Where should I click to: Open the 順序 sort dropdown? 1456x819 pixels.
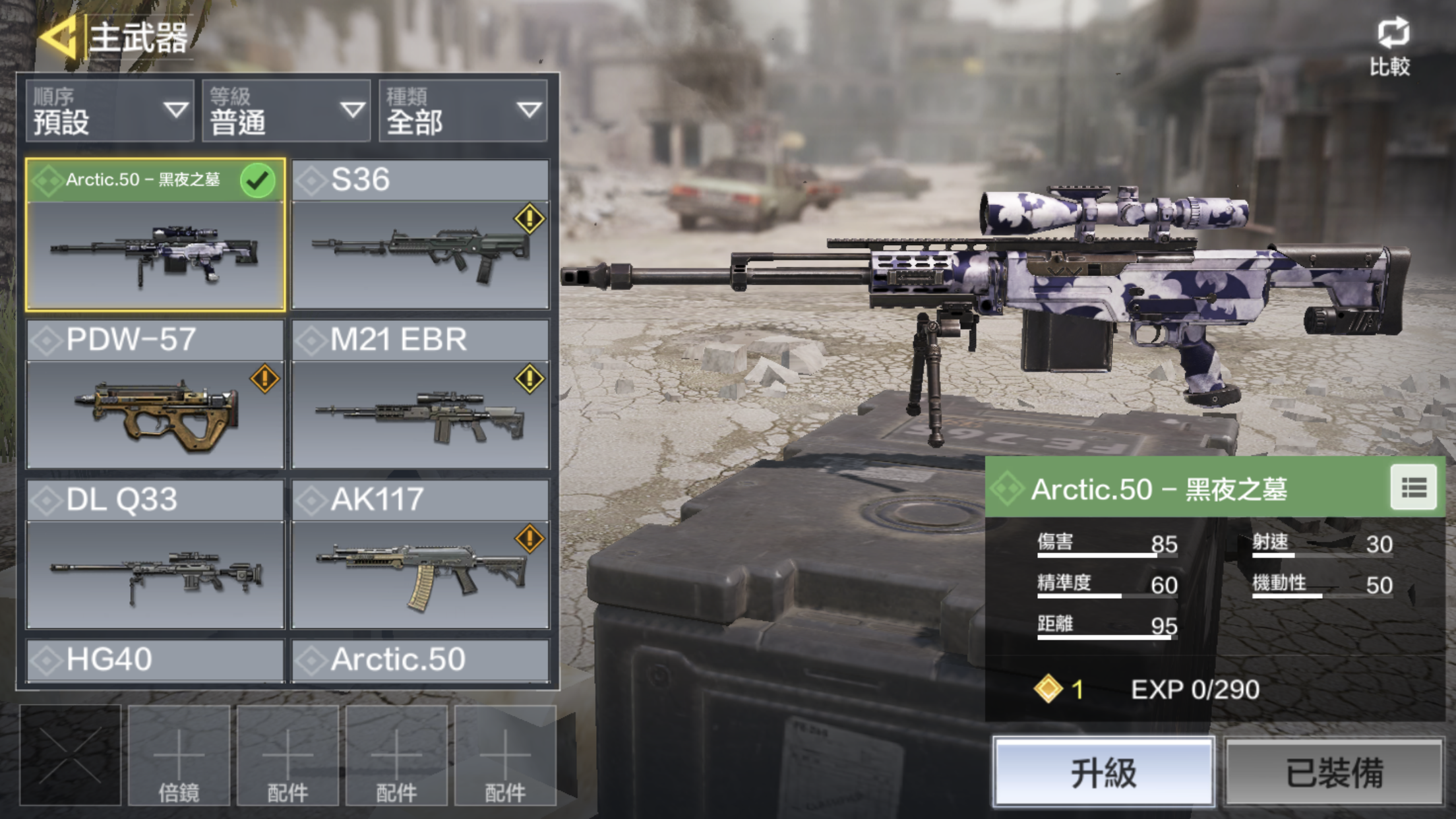tap(109, 111)
